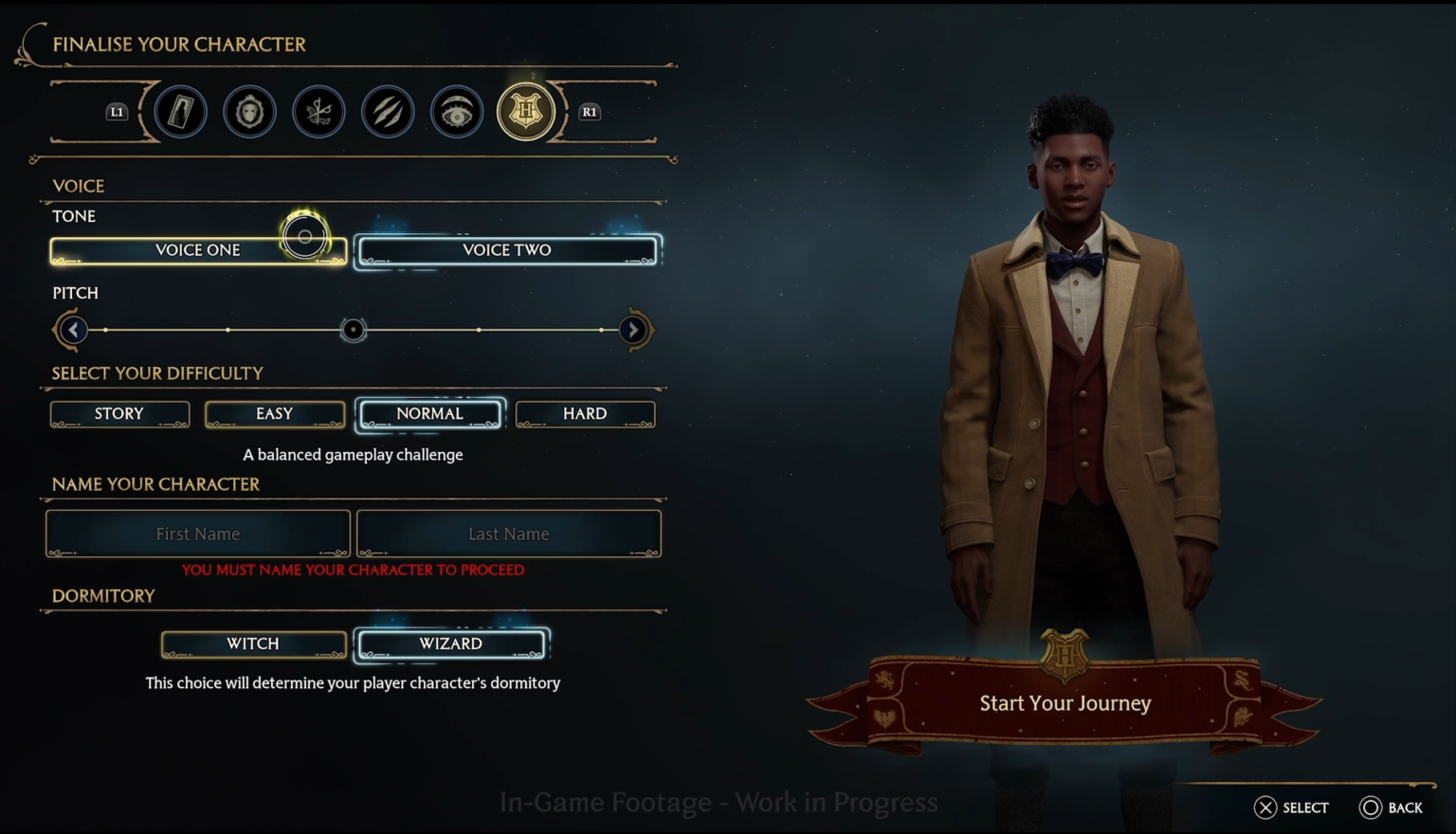Select Voice One for your character
1456x834 pixels.
197,249
